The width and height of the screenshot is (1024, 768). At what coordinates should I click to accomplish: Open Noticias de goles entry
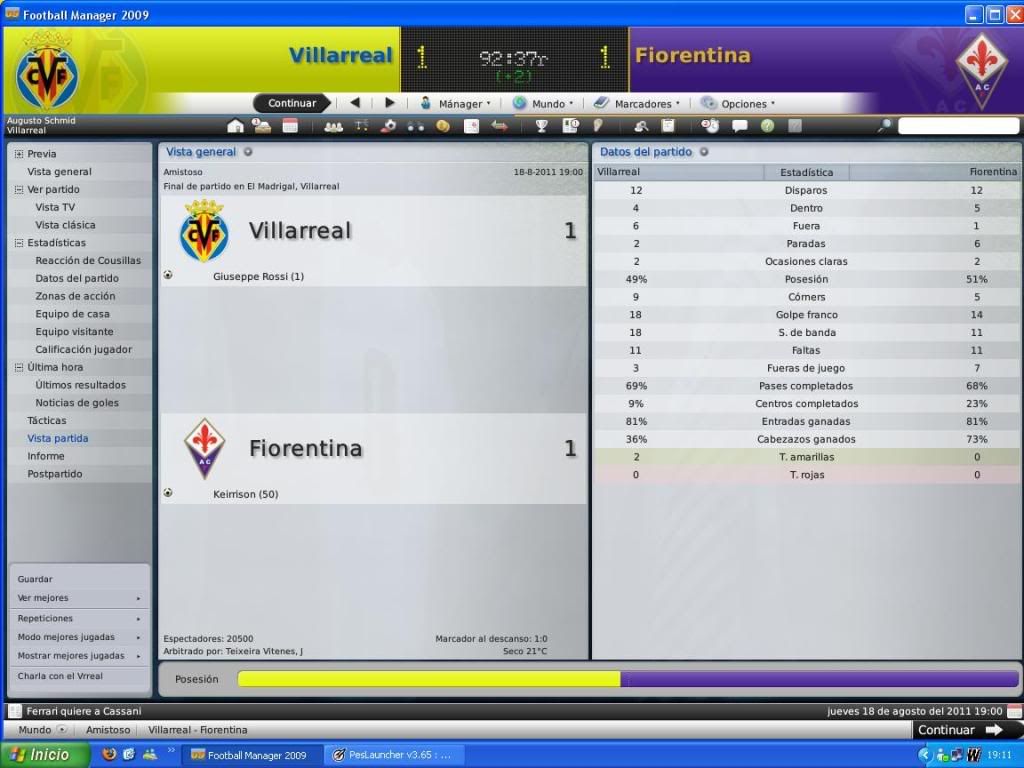tap(77, 403)
